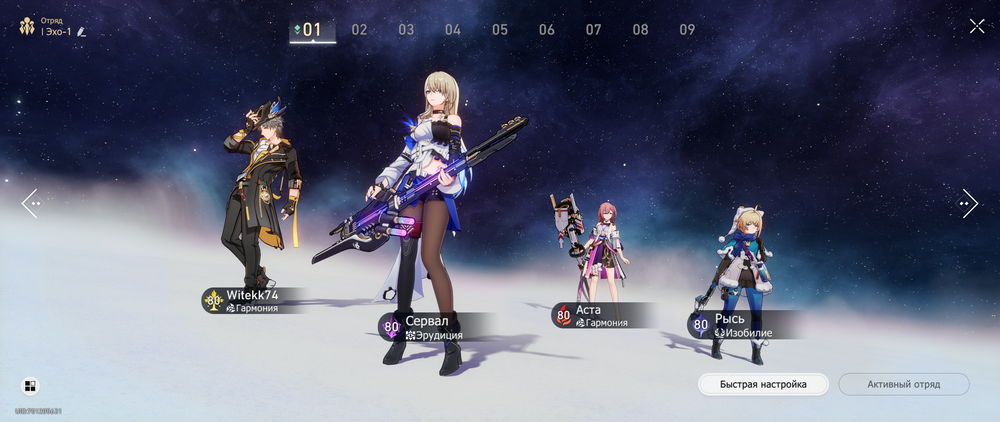Open the square grid icon at bottom left
This screenshot has width=1000, height=422.
(30, 386)
